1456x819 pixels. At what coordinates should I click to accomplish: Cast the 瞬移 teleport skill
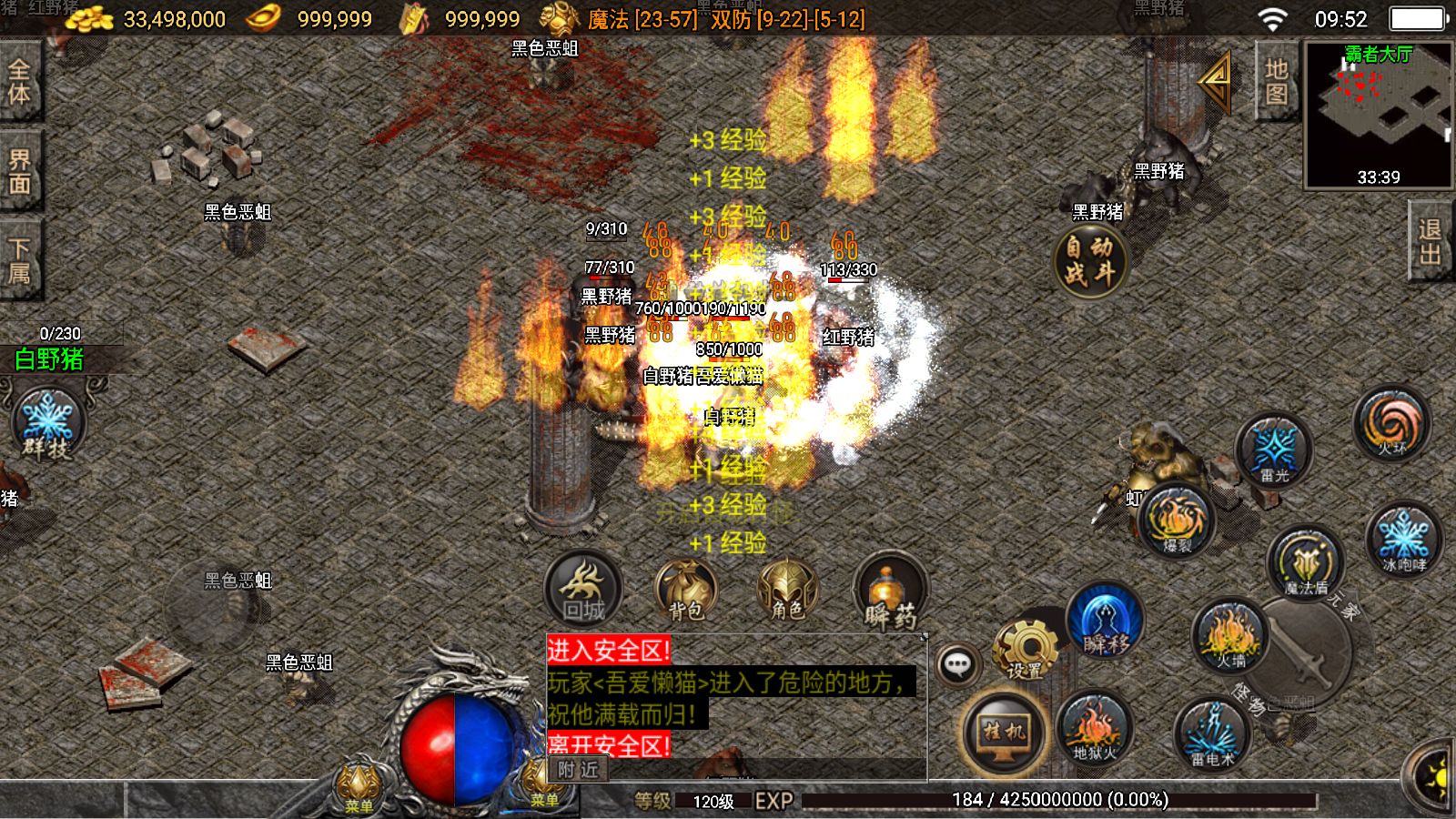[1105, 622]
